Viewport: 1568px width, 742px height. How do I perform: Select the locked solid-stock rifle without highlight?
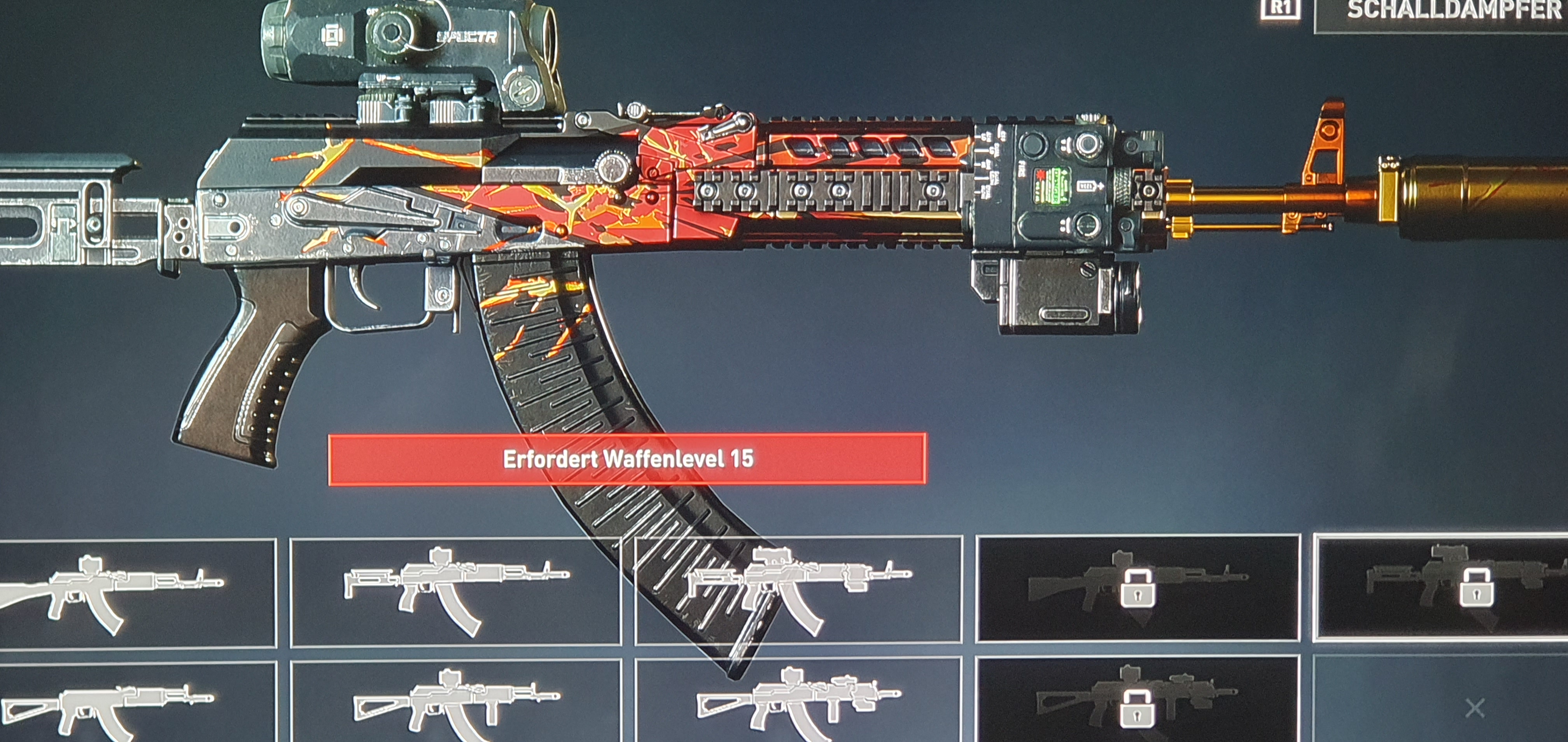click(1137, 588)
